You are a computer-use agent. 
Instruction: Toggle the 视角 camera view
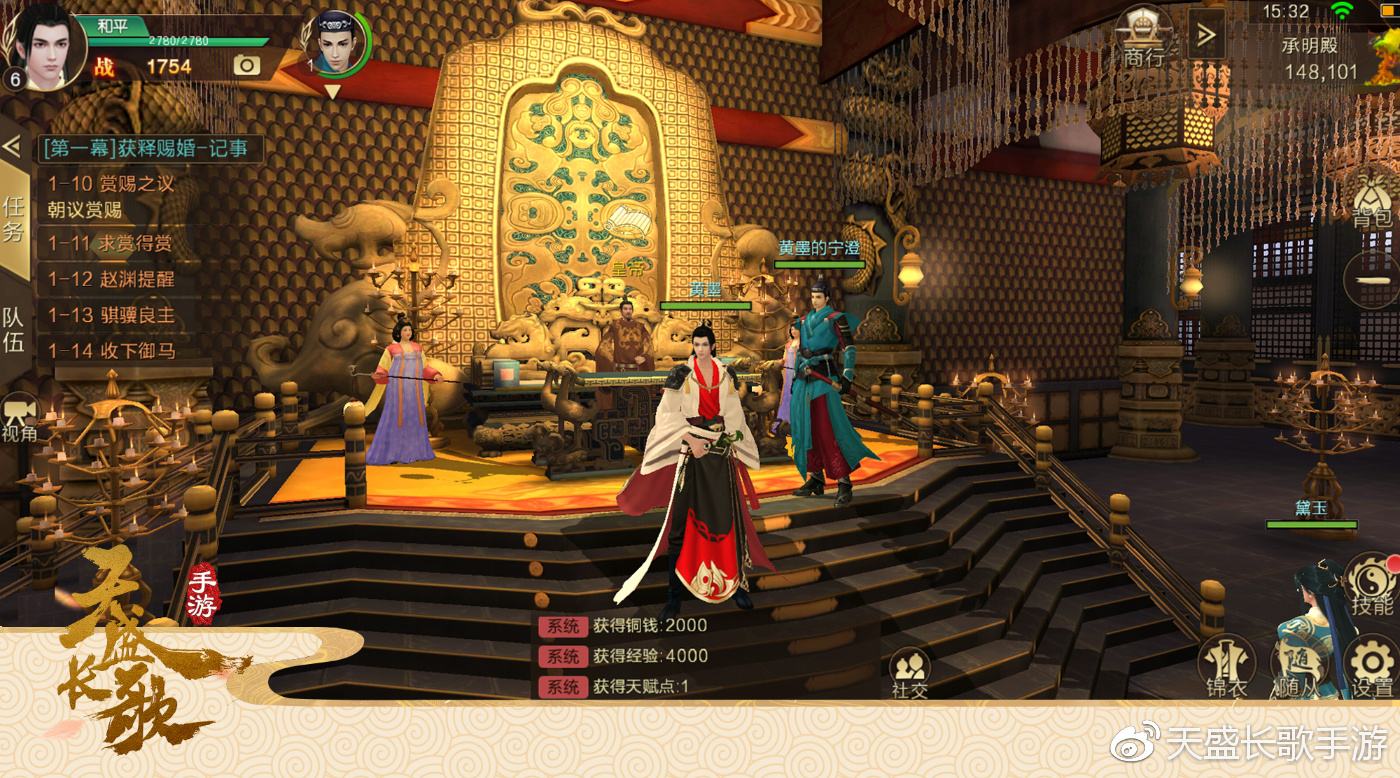tap(19, 418)
